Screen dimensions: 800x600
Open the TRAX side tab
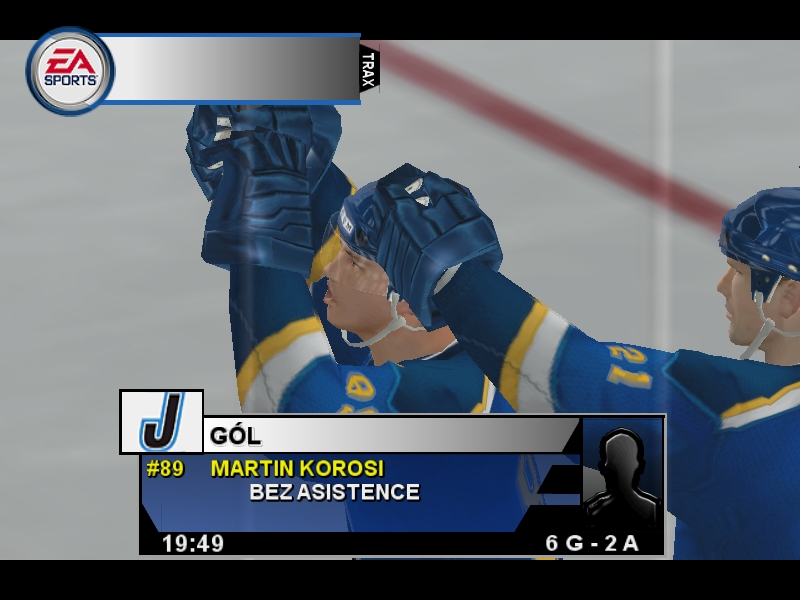click(368, 70)
